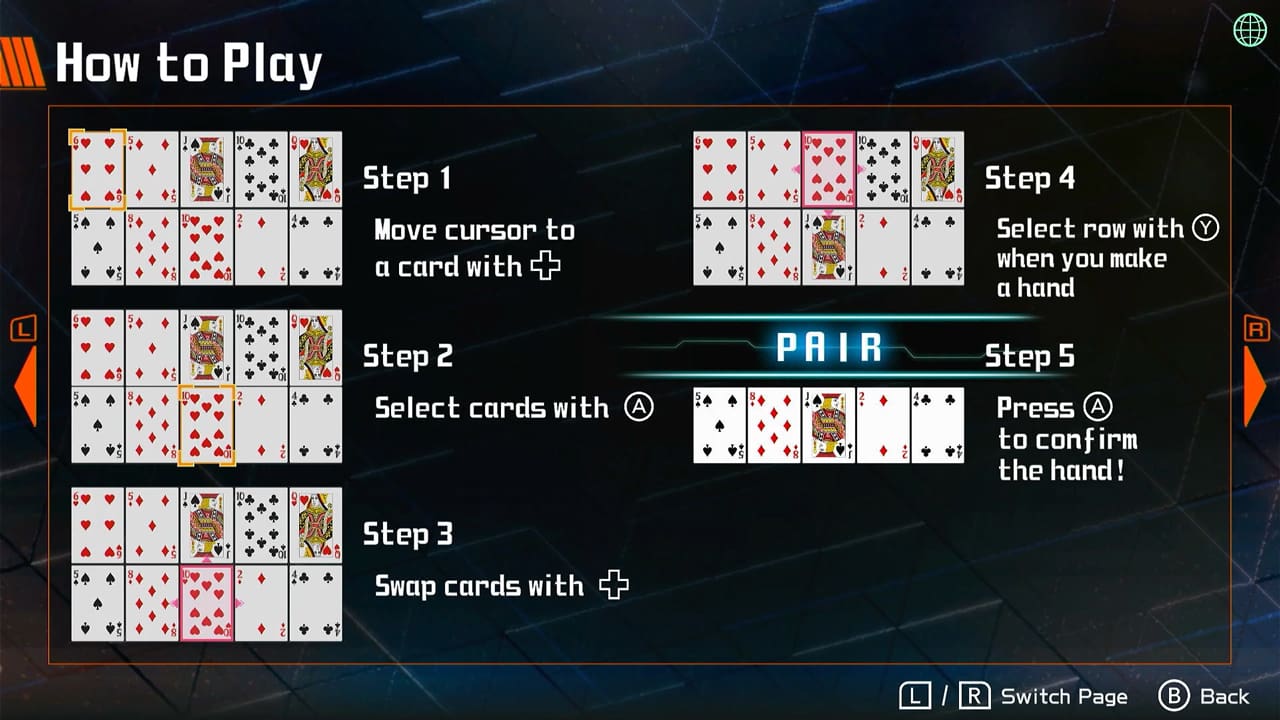
Task: Click the A button icon in Step 2
Action: point(639,408)
